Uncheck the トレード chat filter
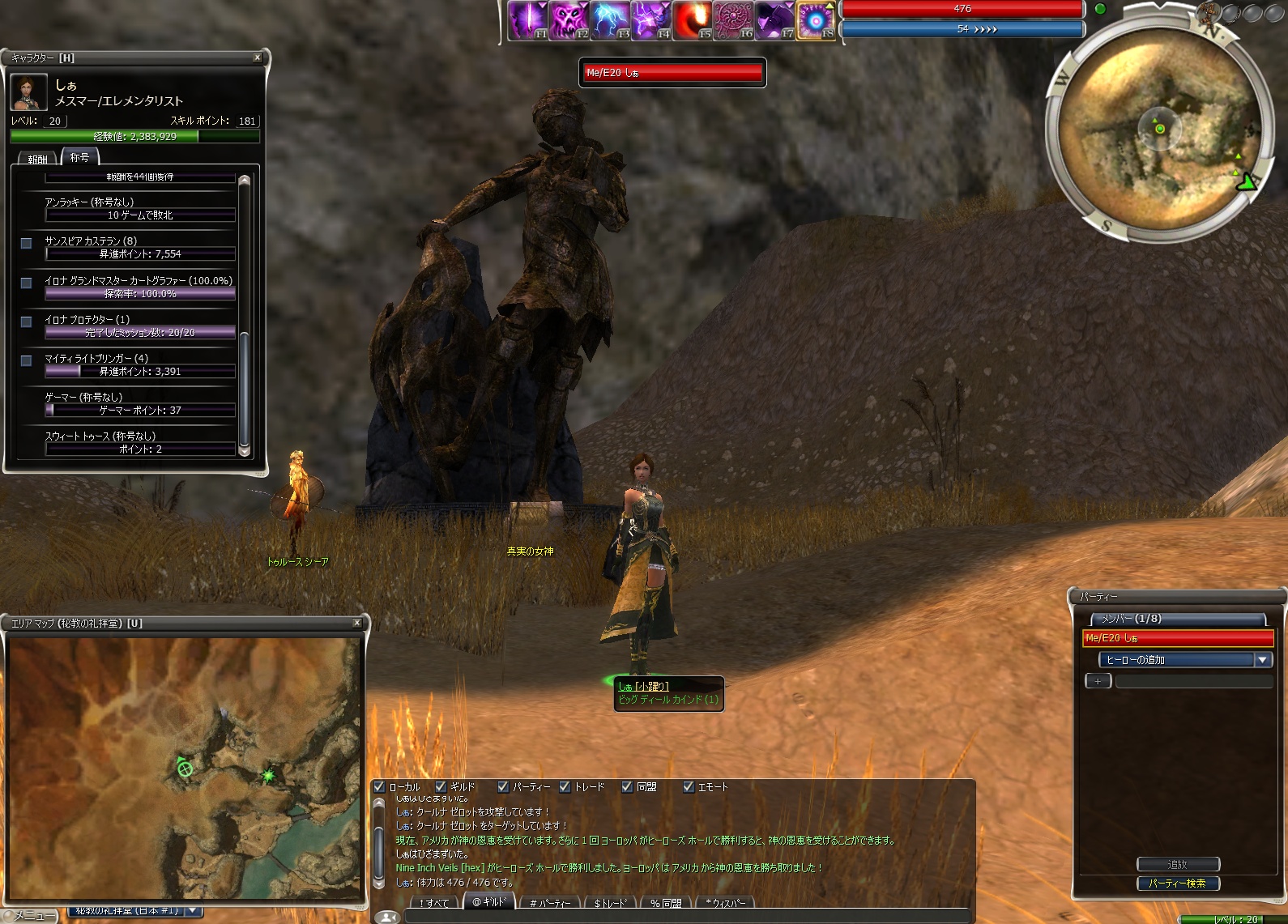Viewport: 1288px width, 924px height. click(x=565, y=786)
